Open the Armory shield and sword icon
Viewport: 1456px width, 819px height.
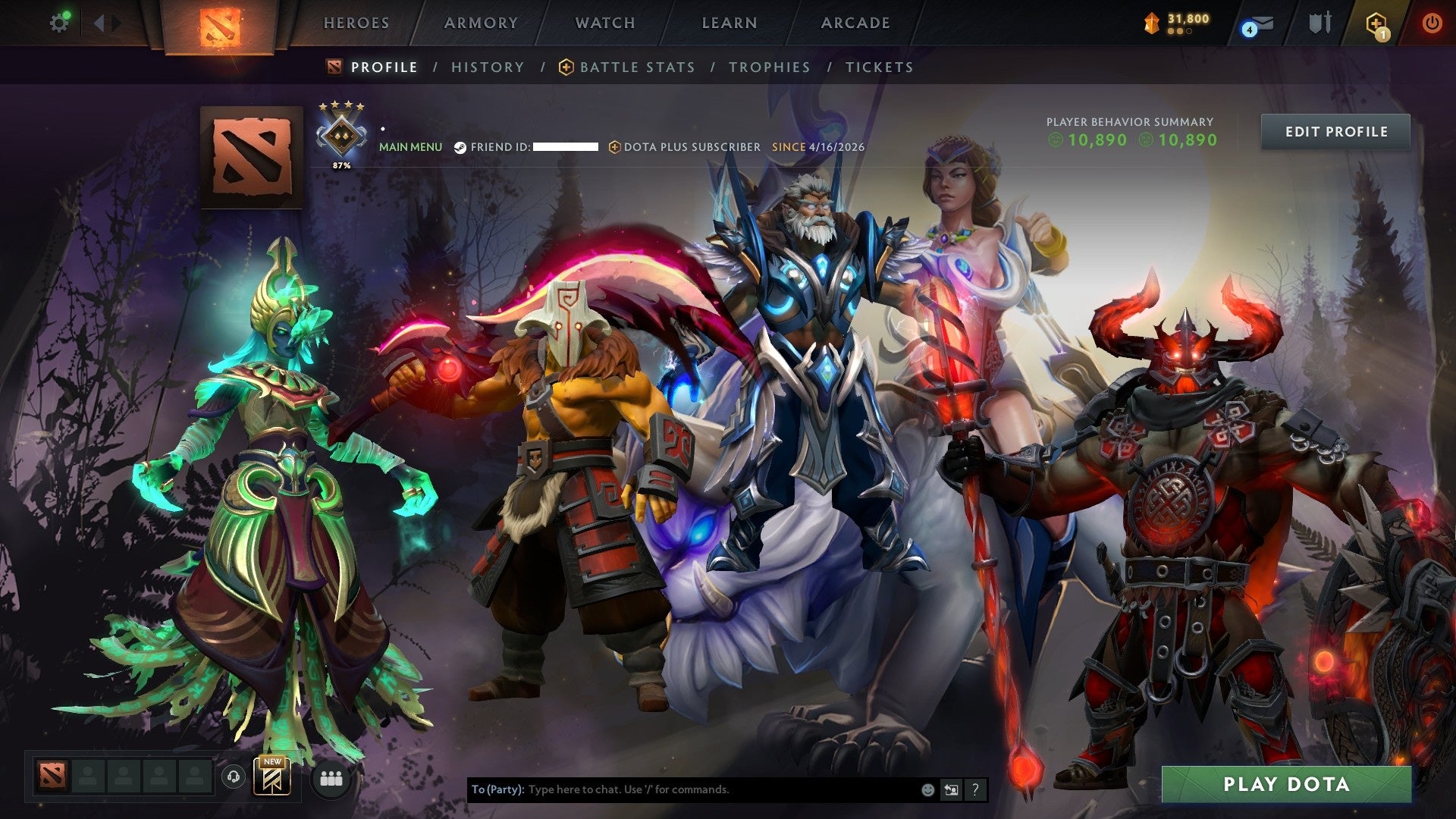pyautogui.click(x=1319, y=23)
